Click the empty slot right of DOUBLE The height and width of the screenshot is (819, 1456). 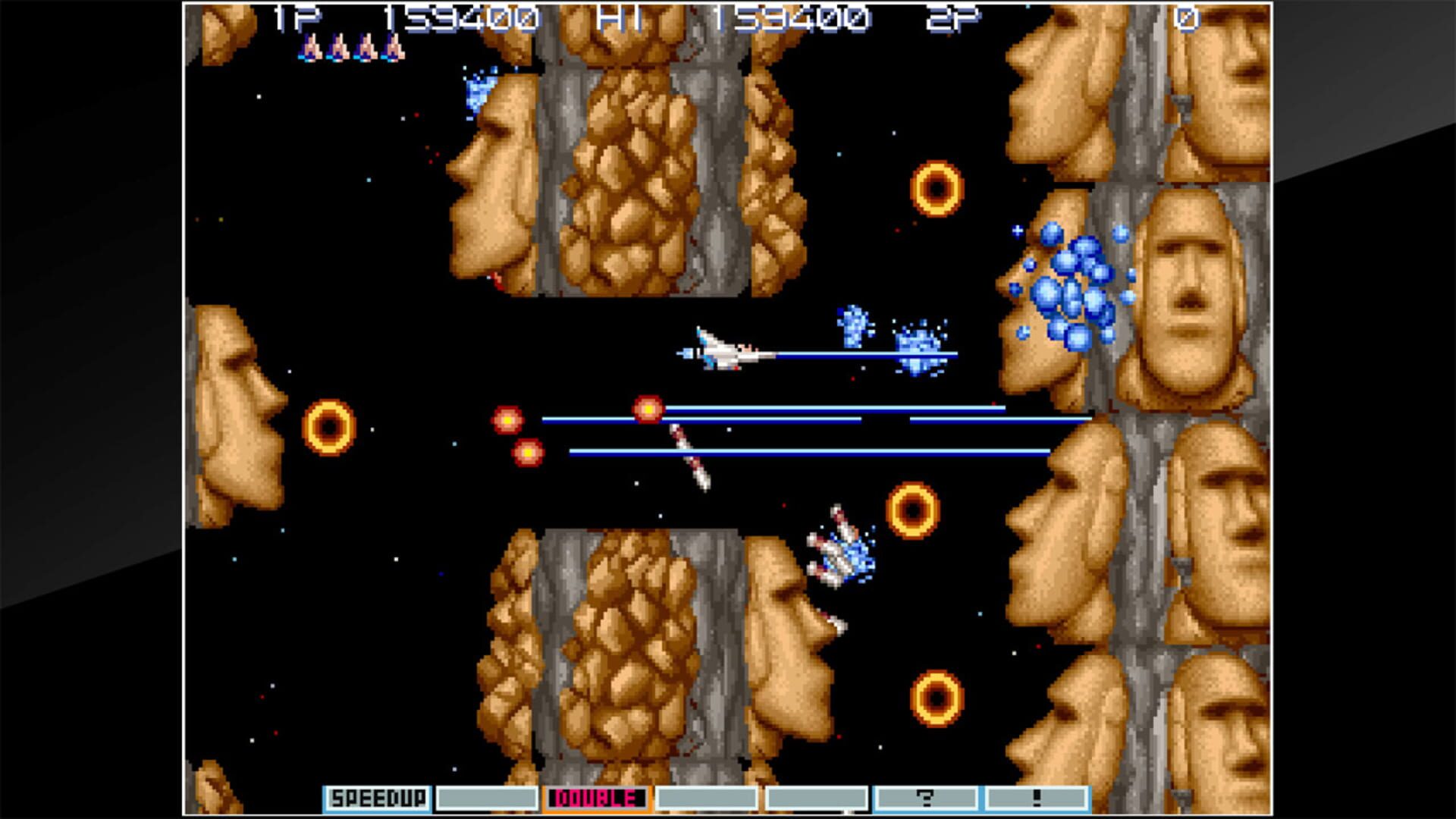coord(709,797)
